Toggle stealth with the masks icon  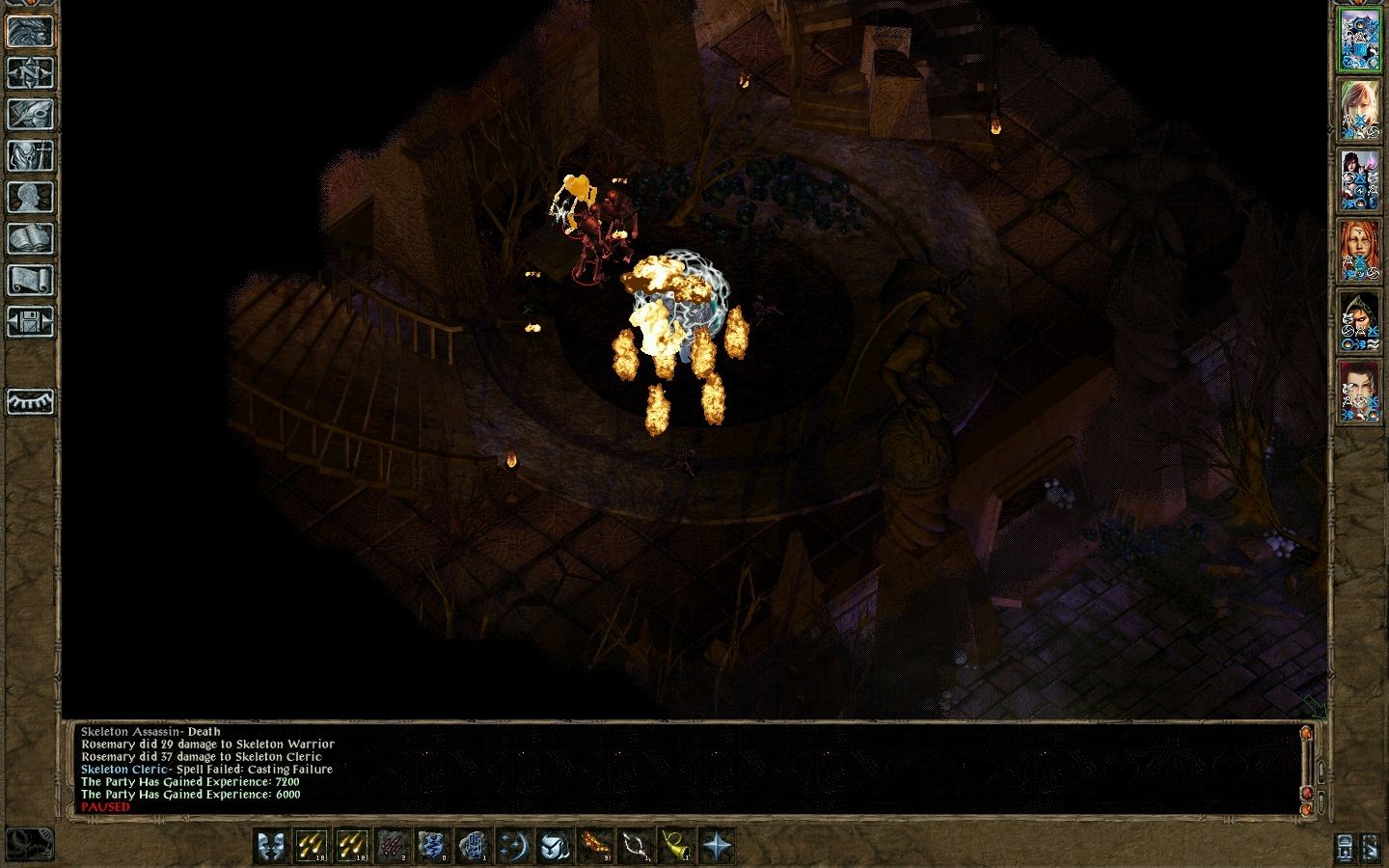[269, 846]
